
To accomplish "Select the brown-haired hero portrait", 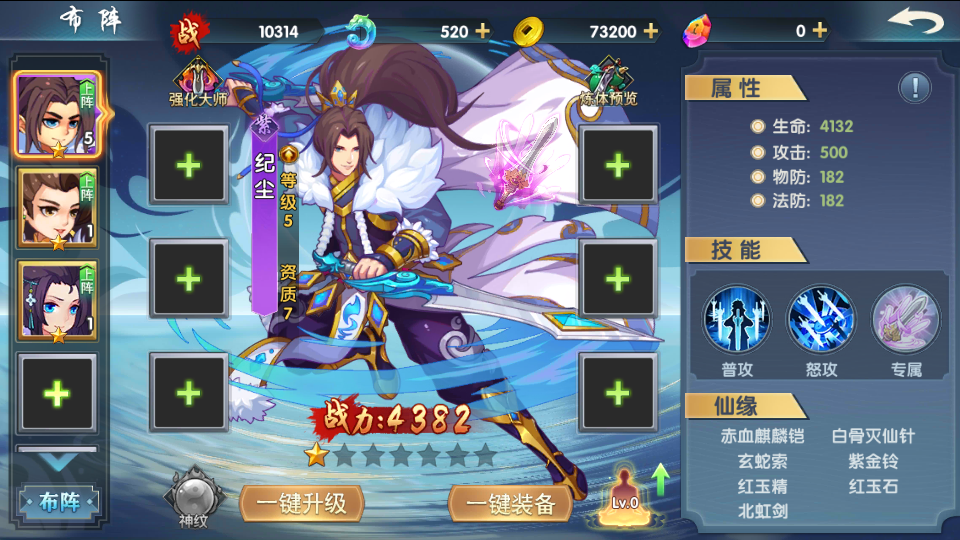I will (56, 208).
